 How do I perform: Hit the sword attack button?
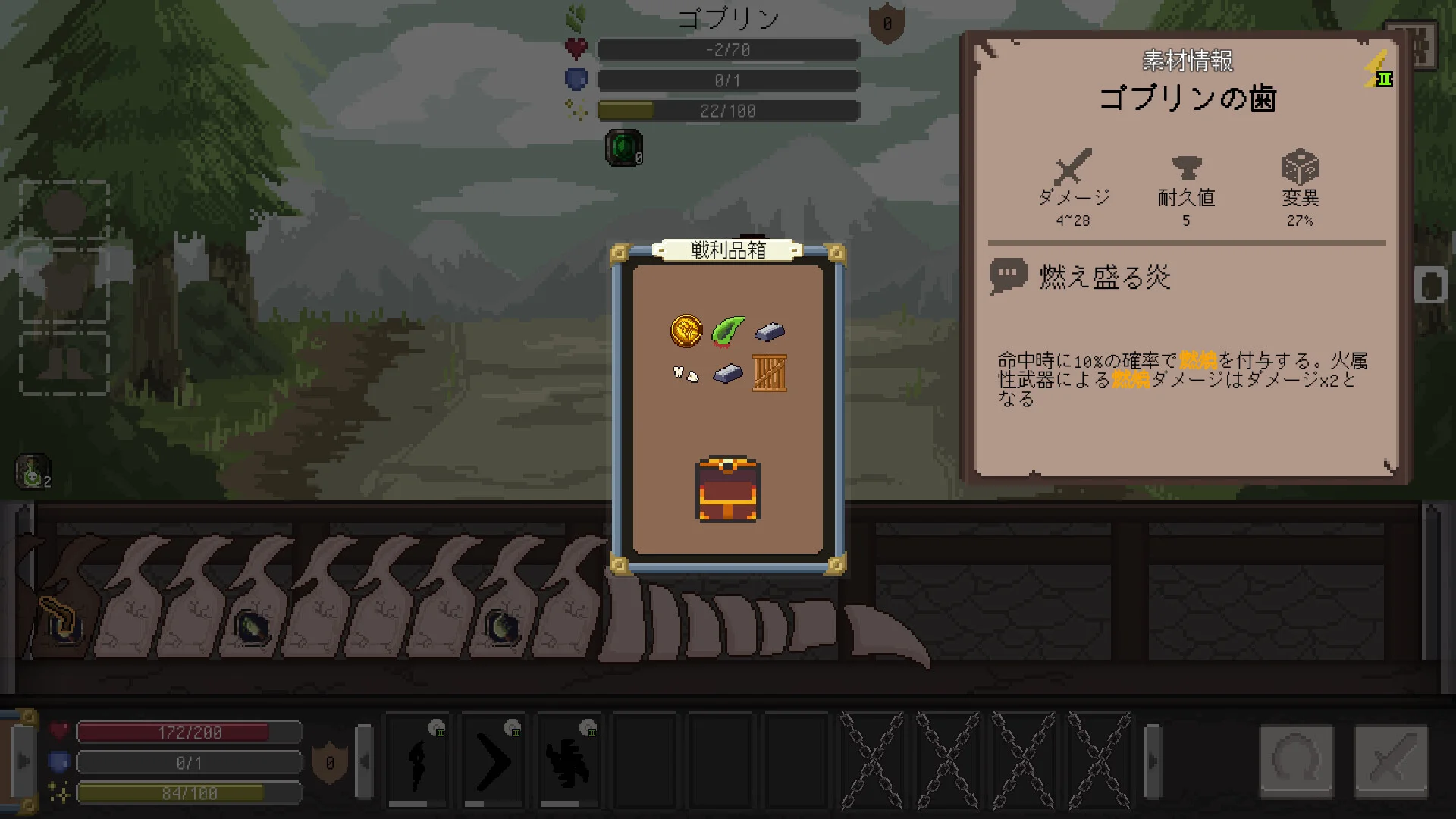(1391, 761)
